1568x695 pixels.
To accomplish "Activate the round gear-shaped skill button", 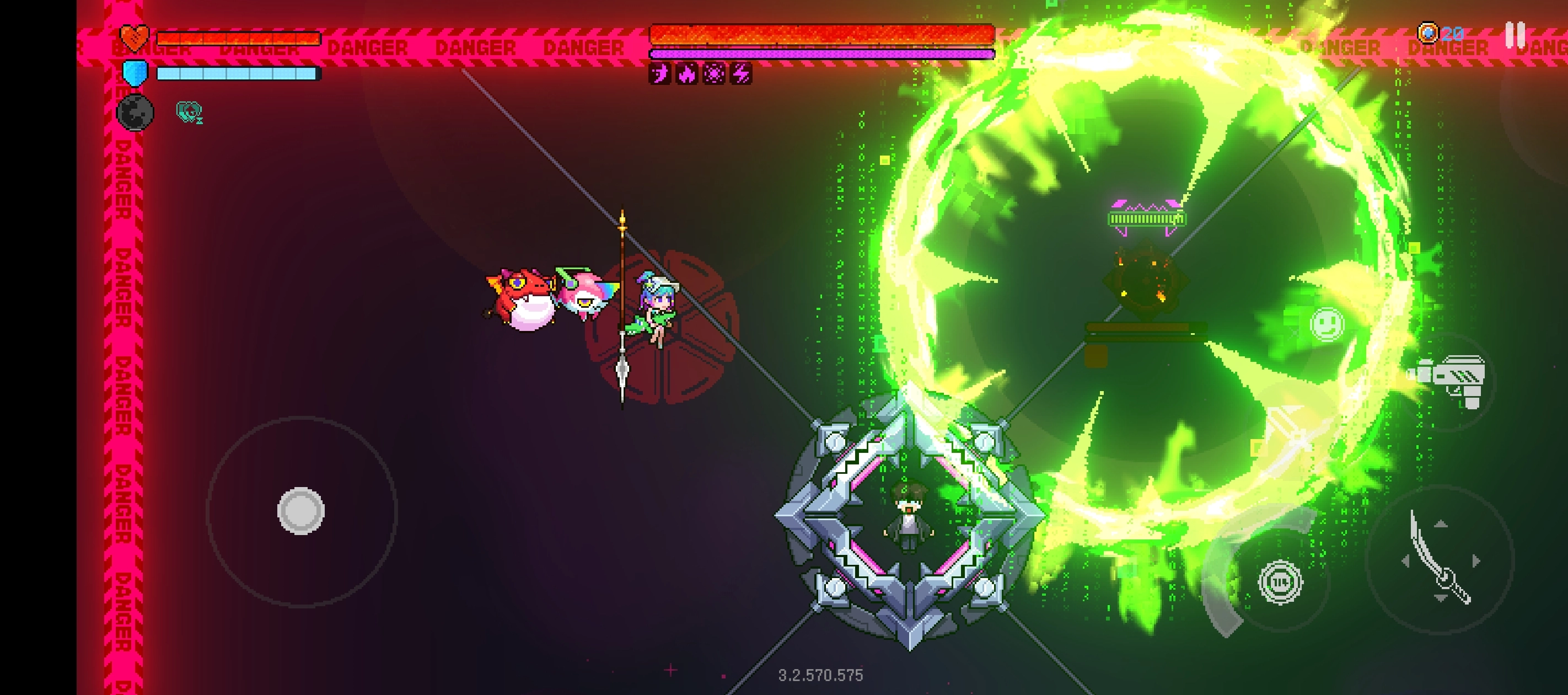I will (1280, 582).
